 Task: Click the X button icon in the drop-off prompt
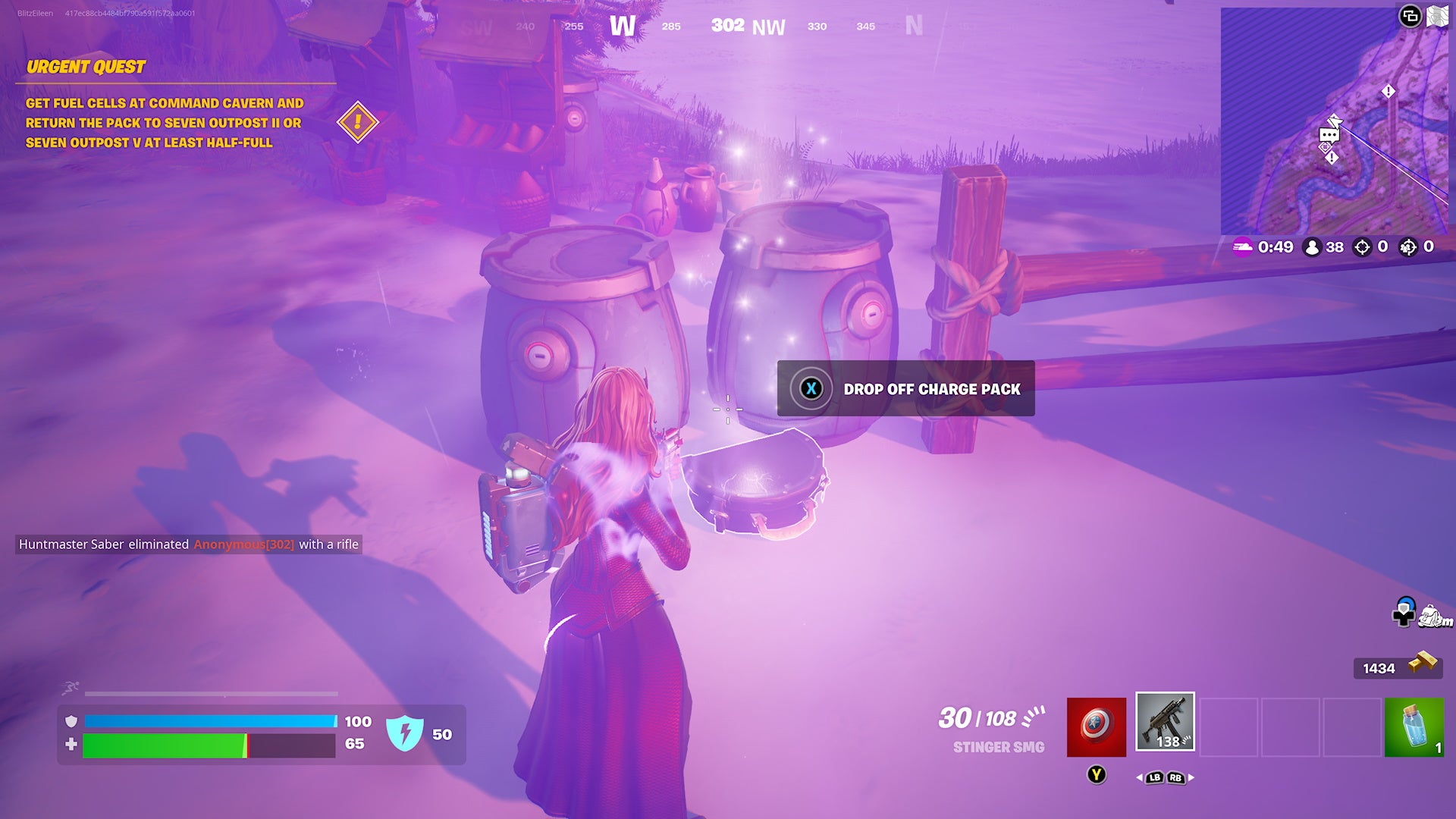tap(811, 389)
